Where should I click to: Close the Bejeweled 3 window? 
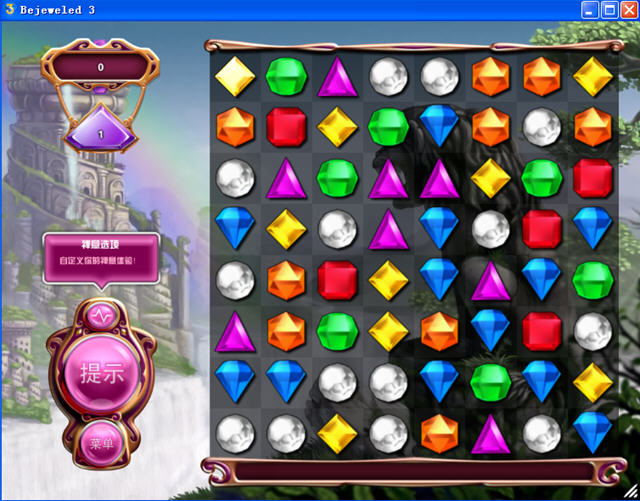(628, 10)
